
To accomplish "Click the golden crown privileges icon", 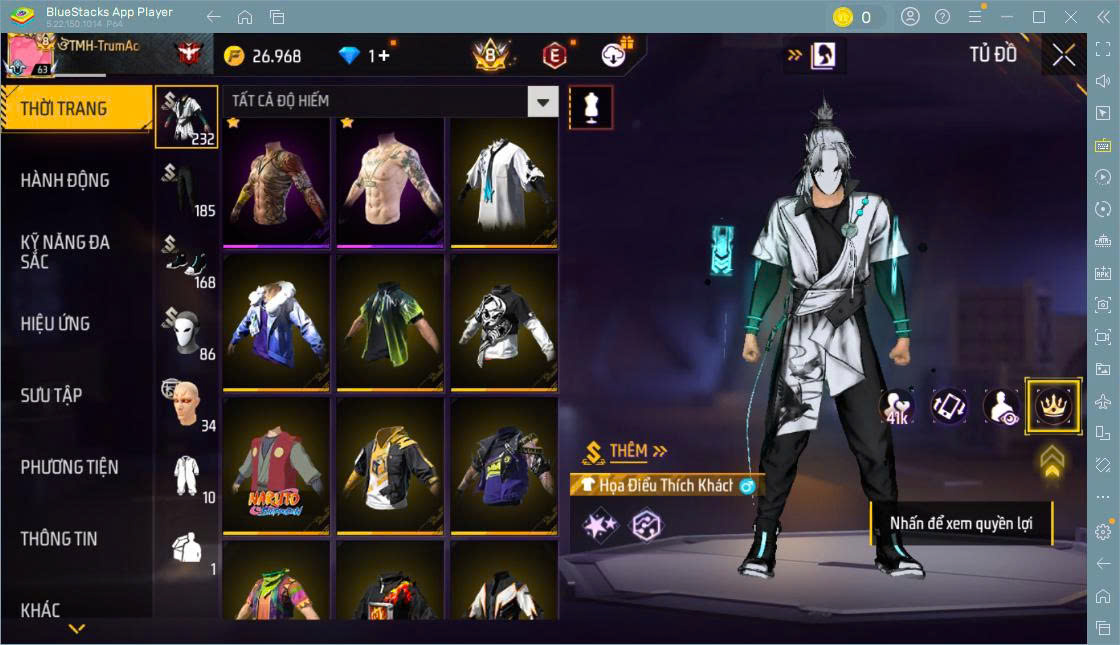I will click(1052, 406).
